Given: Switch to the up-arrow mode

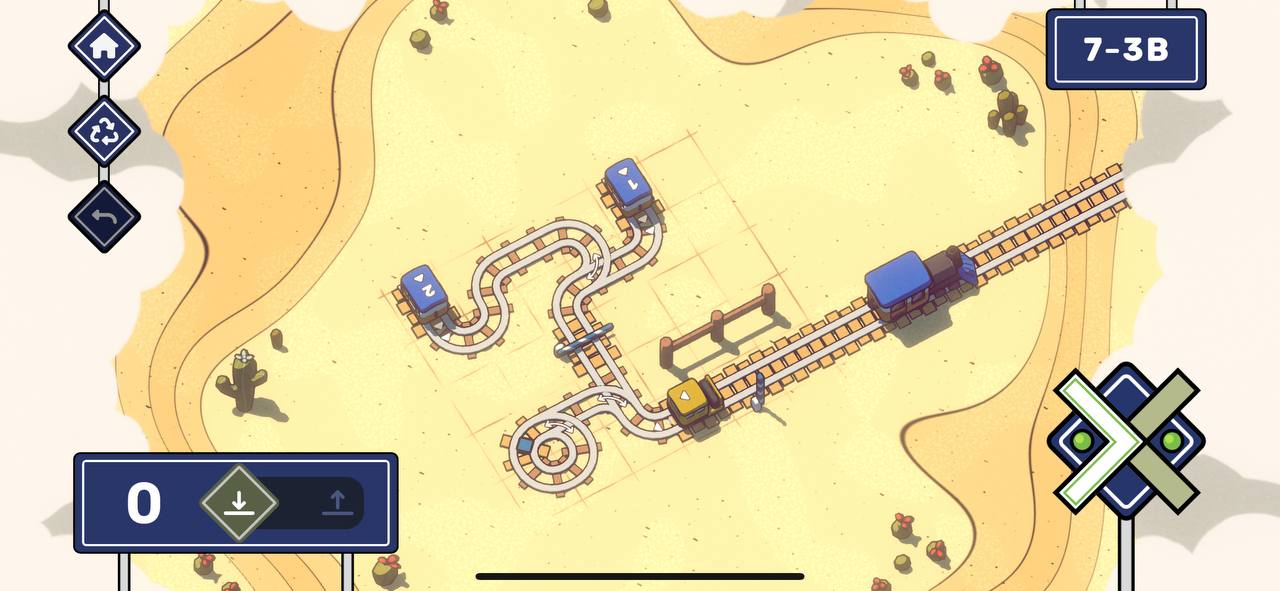Looking at the screenshot, I should pyautogui.click(x=337, y=503).
